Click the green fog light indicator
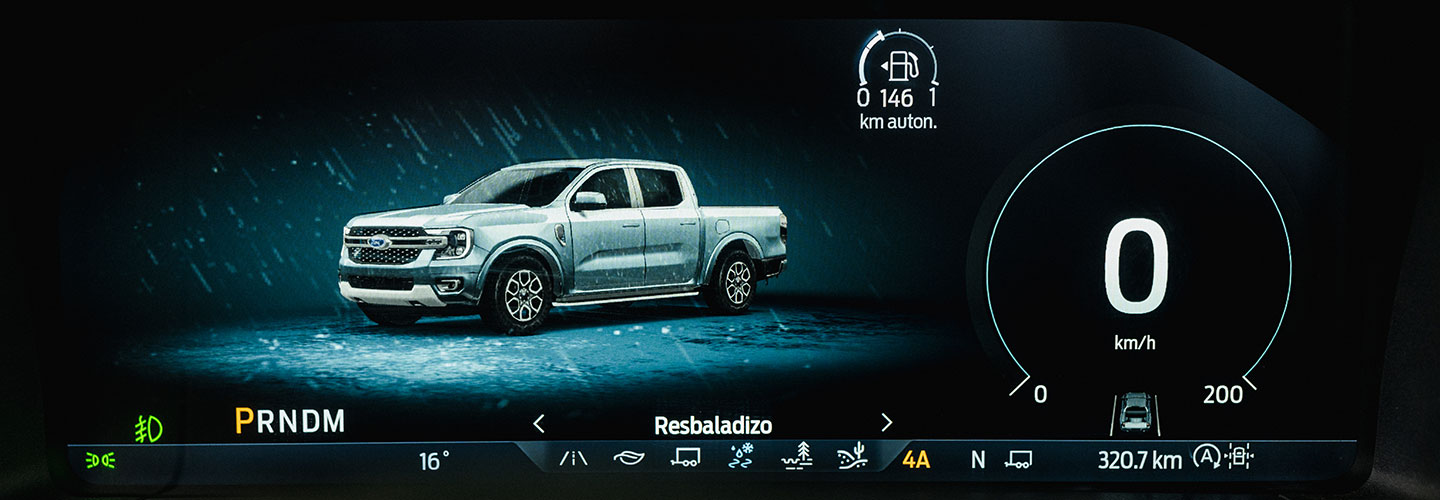Screen dimensions: 1440x500 click(x=149, y=428)
